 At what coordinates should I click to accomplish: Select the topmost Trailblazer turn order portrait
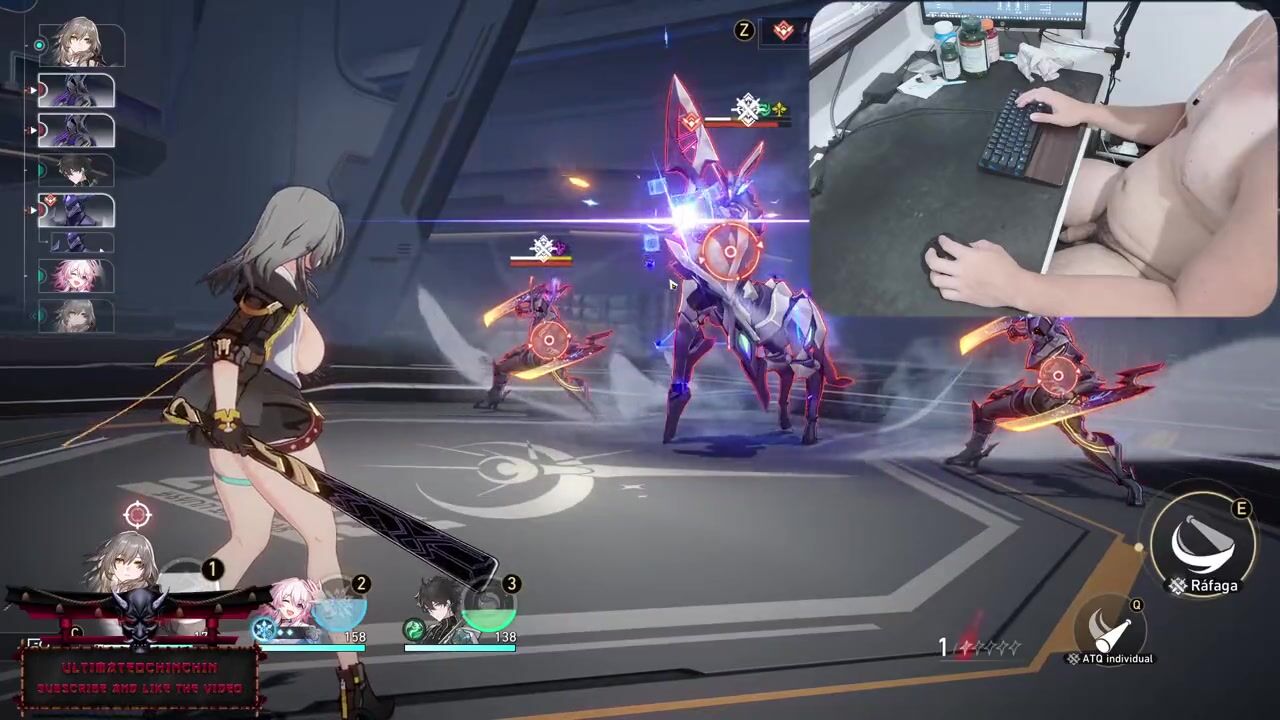81,45
